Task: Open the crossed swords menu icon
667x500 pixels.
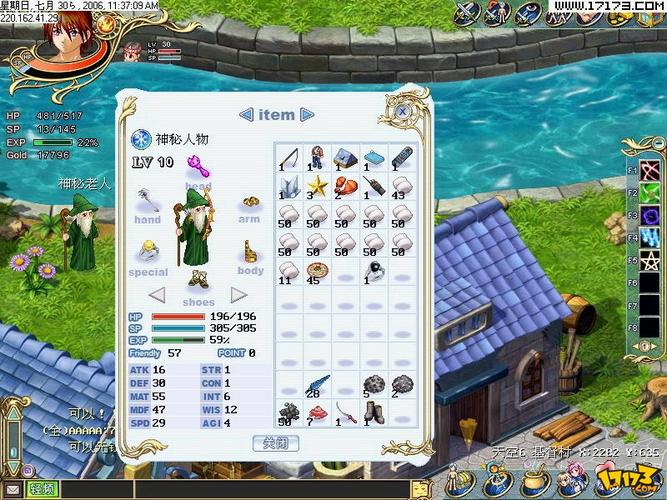Action: coord(466,12)
